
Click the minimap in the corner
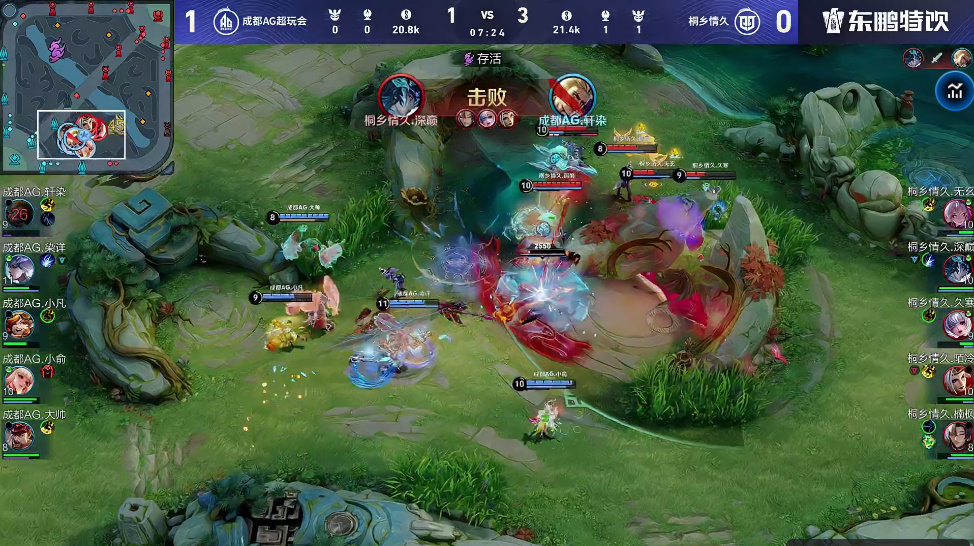(87, 88)
